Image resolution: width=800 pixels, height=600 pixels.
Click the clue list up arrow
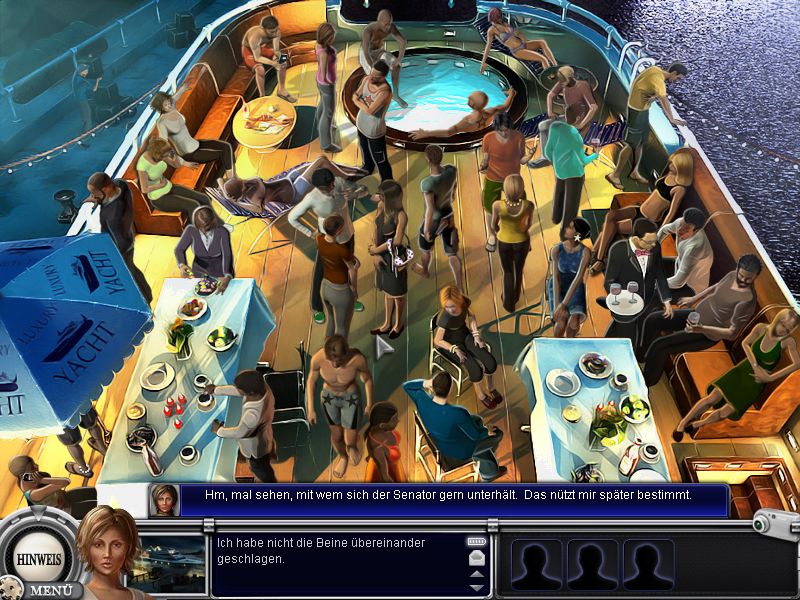(x=476, y=574)
